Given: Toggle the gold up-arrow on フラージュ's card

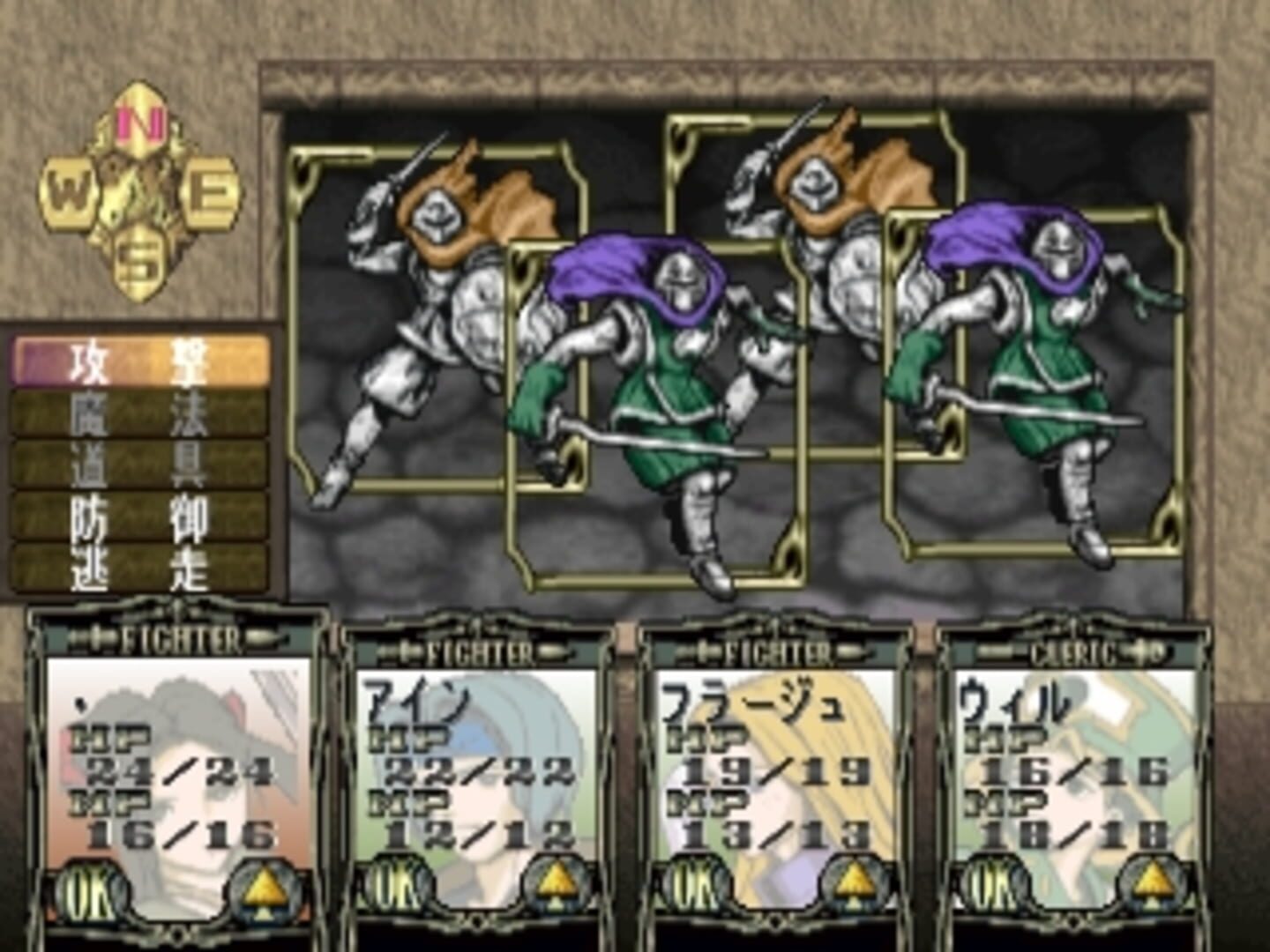Looking at the screenshot, I should 855,884.
